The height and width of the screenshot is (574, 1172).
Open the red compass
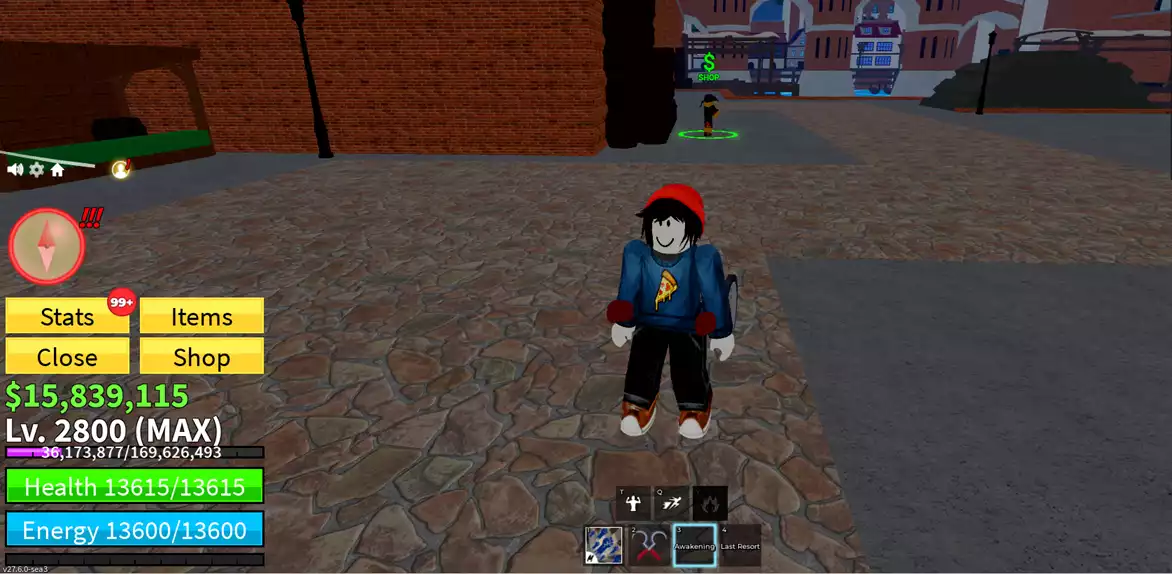pos(46,246)
